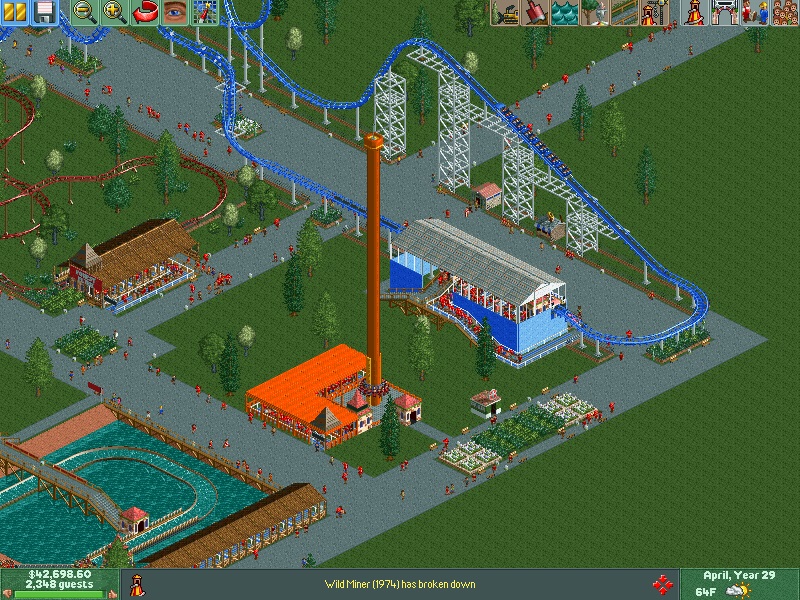Click the Wild Miner breakdown news message
The height and width of the screenshot is (600, 800).
[400, 584]
